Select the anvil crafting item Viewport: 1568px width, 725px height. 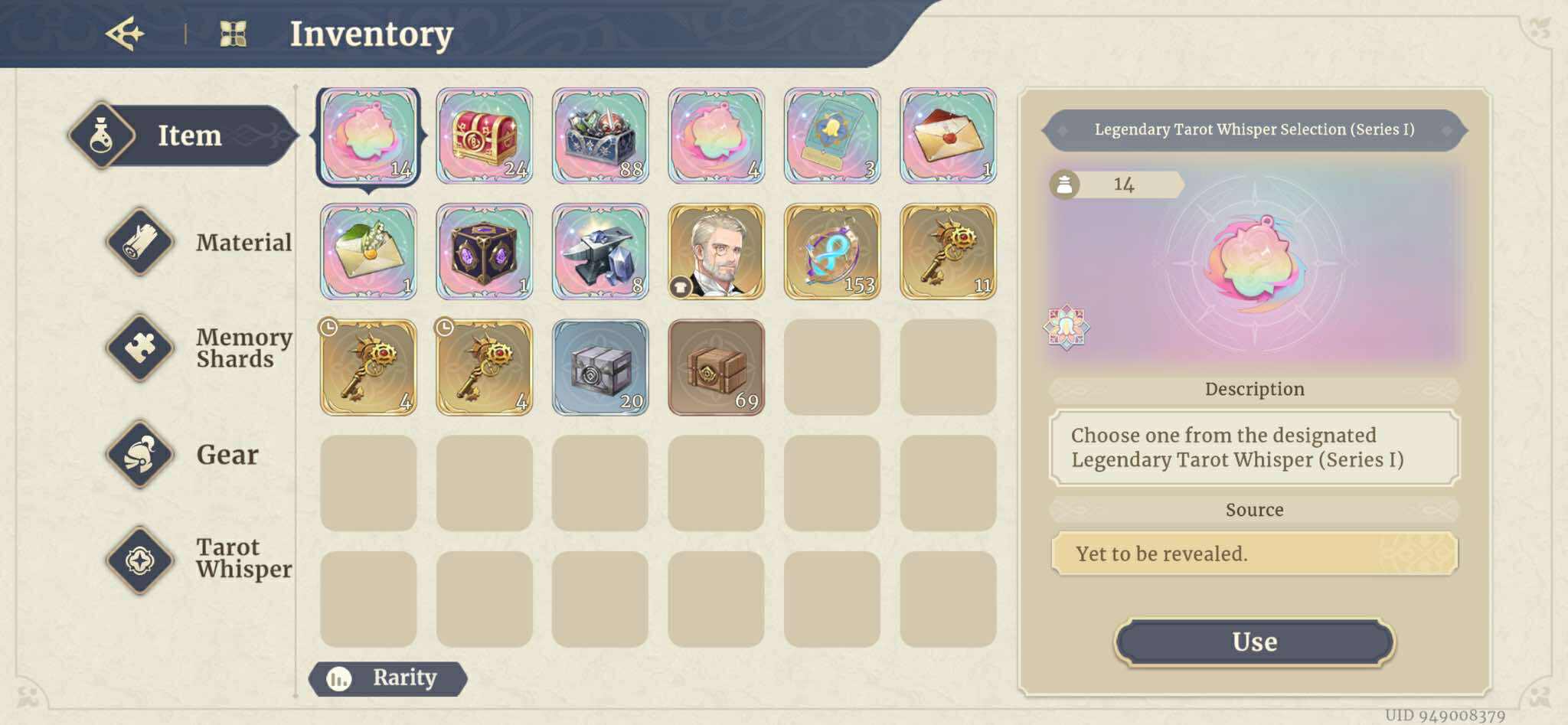tap(601, 253)
